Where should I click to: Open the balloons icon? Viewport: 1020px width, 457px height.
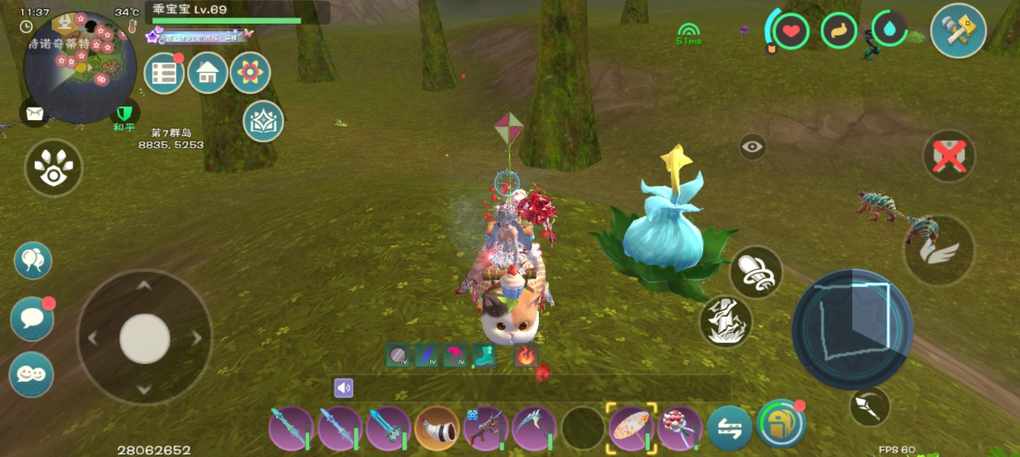point(33,261)
